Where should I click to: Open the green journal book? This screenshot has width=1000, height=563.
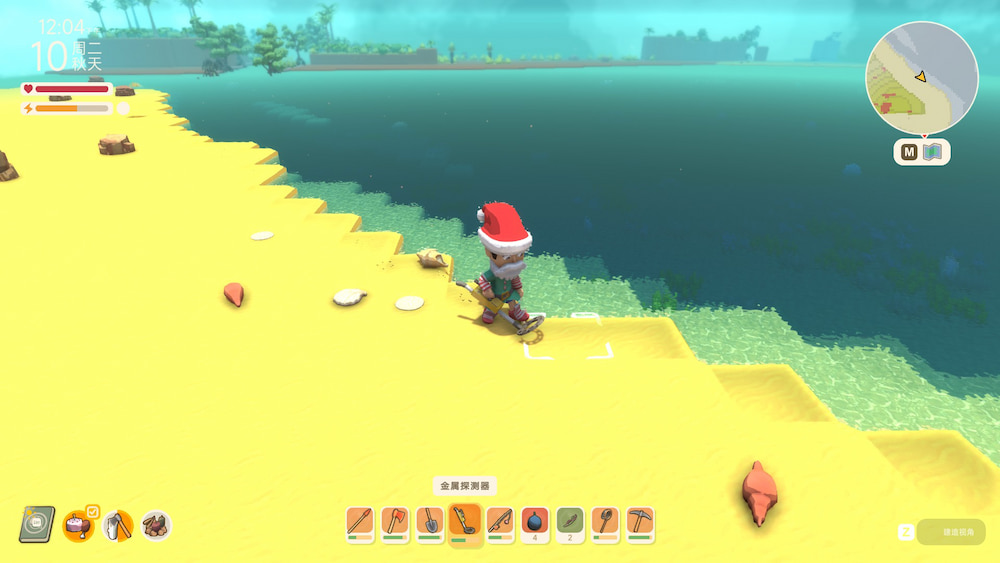(37, 523)
